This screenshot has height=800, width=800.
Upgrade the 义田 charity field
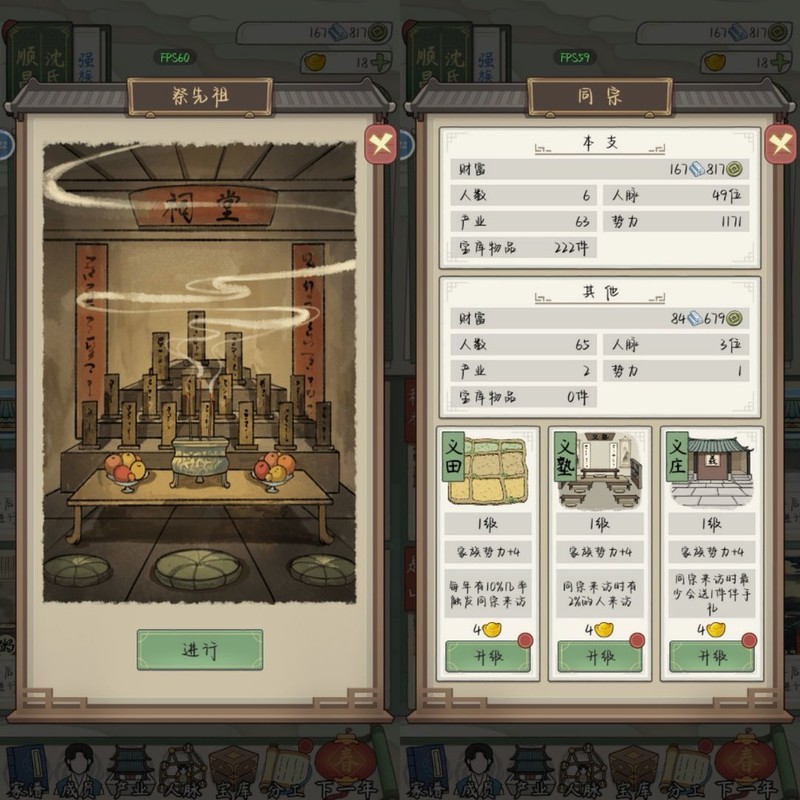(x=487, y=656)
